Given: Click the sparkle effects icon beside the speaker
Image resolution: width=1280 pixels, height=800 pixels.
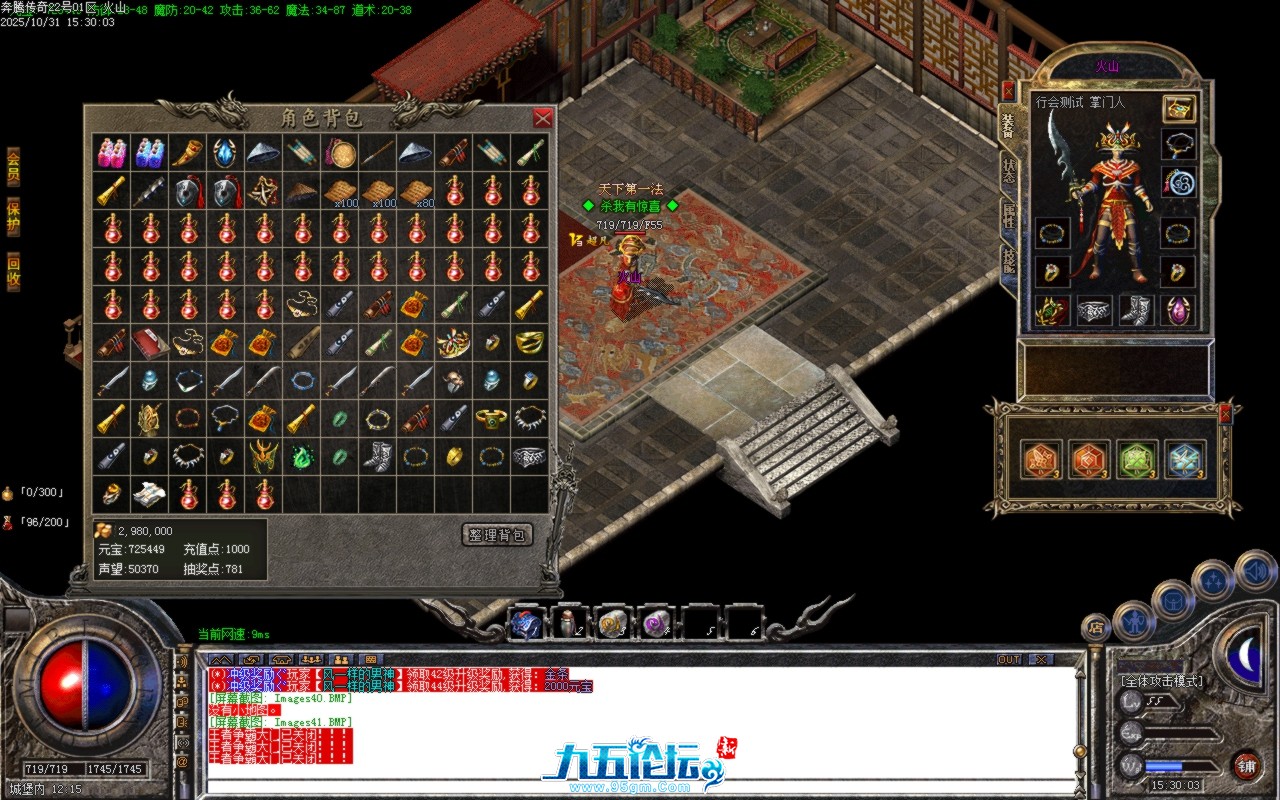Looking at the screenshot, I should tap(1213, 580).
